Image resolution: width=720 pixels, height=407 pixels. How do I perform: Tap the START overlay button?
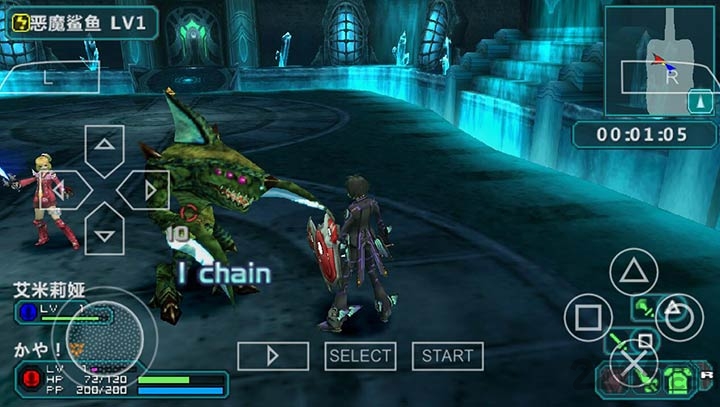[447, 356]
